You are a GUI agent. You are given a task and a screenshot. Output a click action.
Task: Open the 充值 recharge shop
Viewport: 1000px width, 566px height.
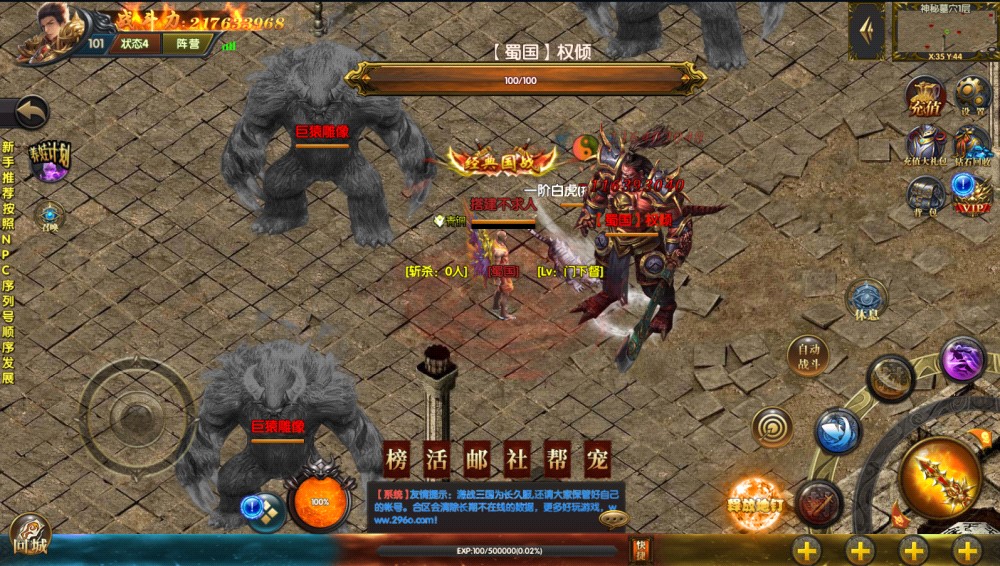click(x=925, y=98)
